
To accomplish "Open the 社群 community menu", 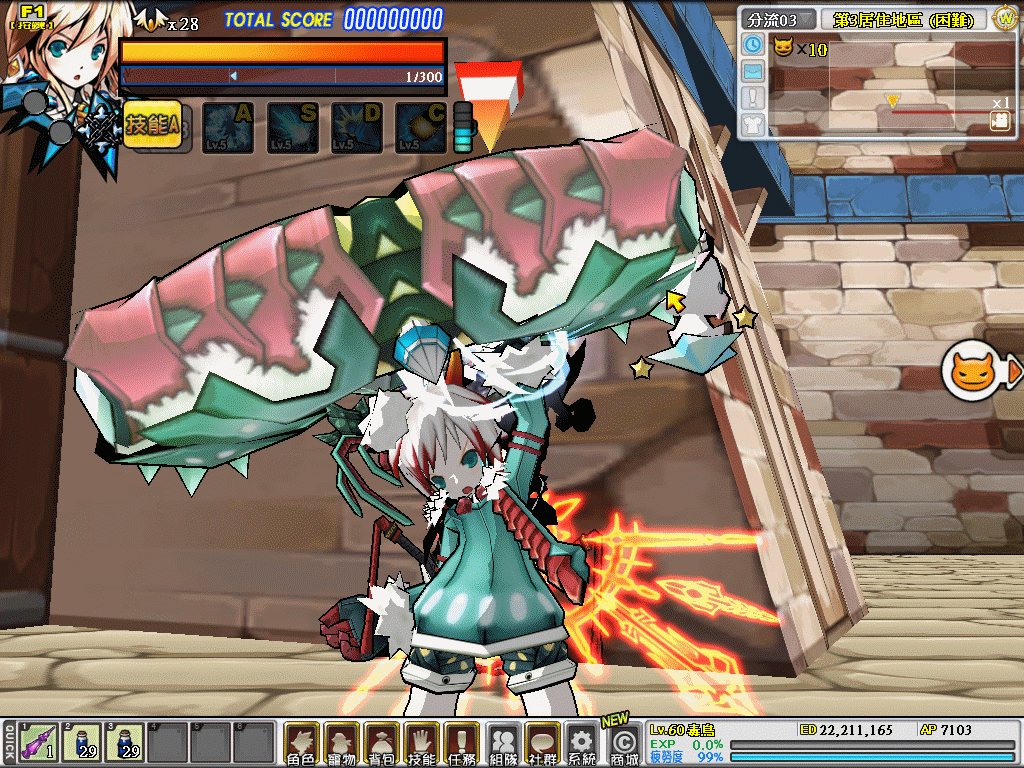I will pos(543,744).
